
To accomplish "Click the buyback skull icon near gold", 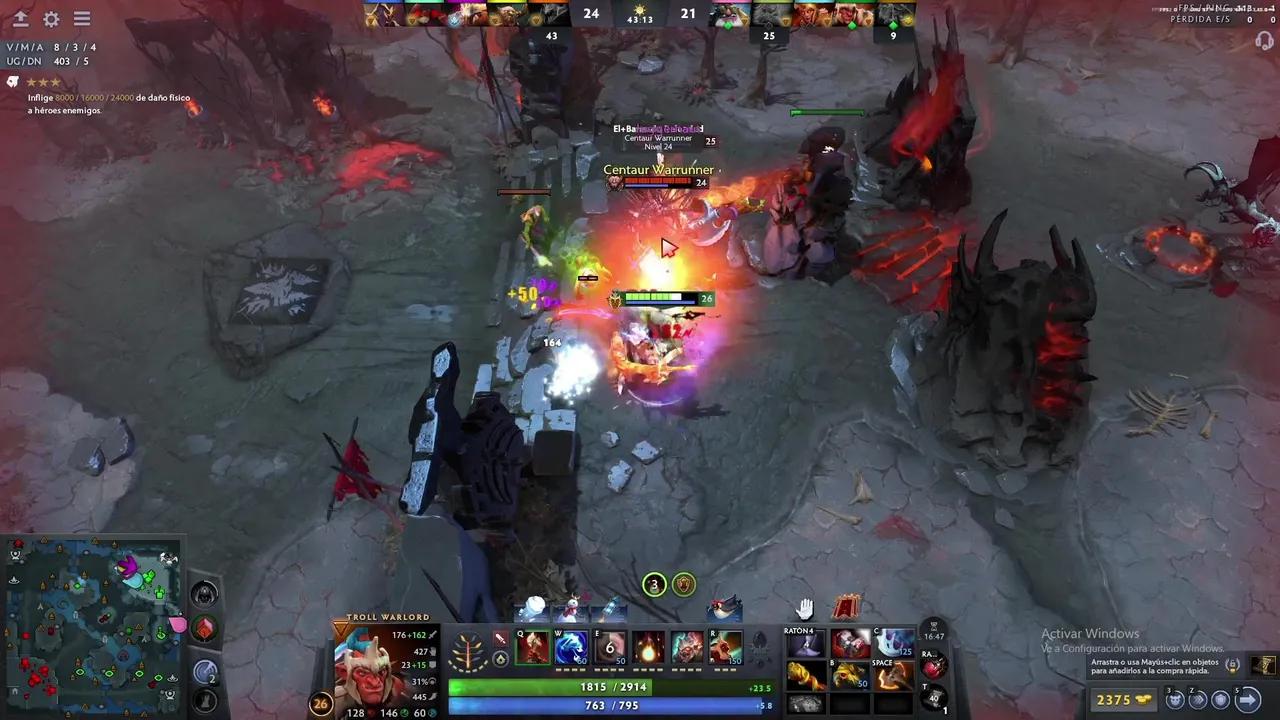I will (x=1174, y=699).
